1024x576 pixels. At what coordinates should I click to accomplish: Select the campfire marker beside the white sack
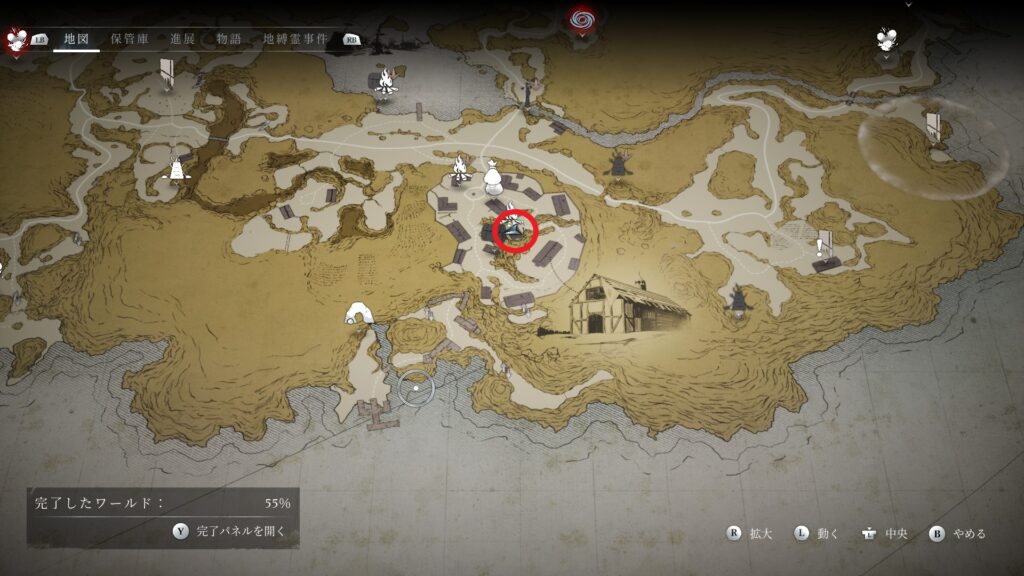(x=460, y=169)
